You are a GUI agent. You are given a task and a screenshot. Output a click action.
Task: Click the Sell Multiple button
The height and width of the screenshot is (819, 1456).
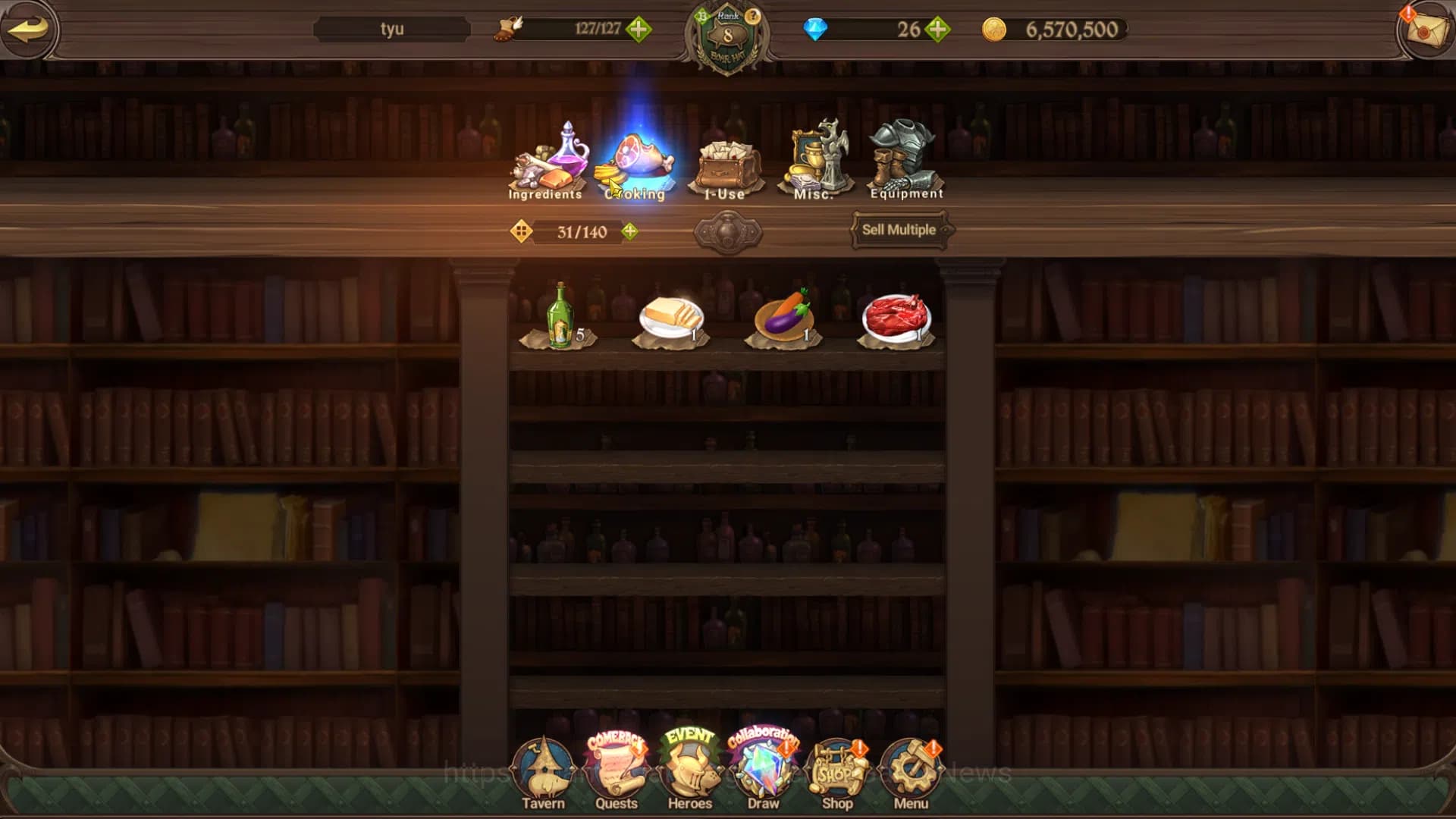tap(899, 230)
